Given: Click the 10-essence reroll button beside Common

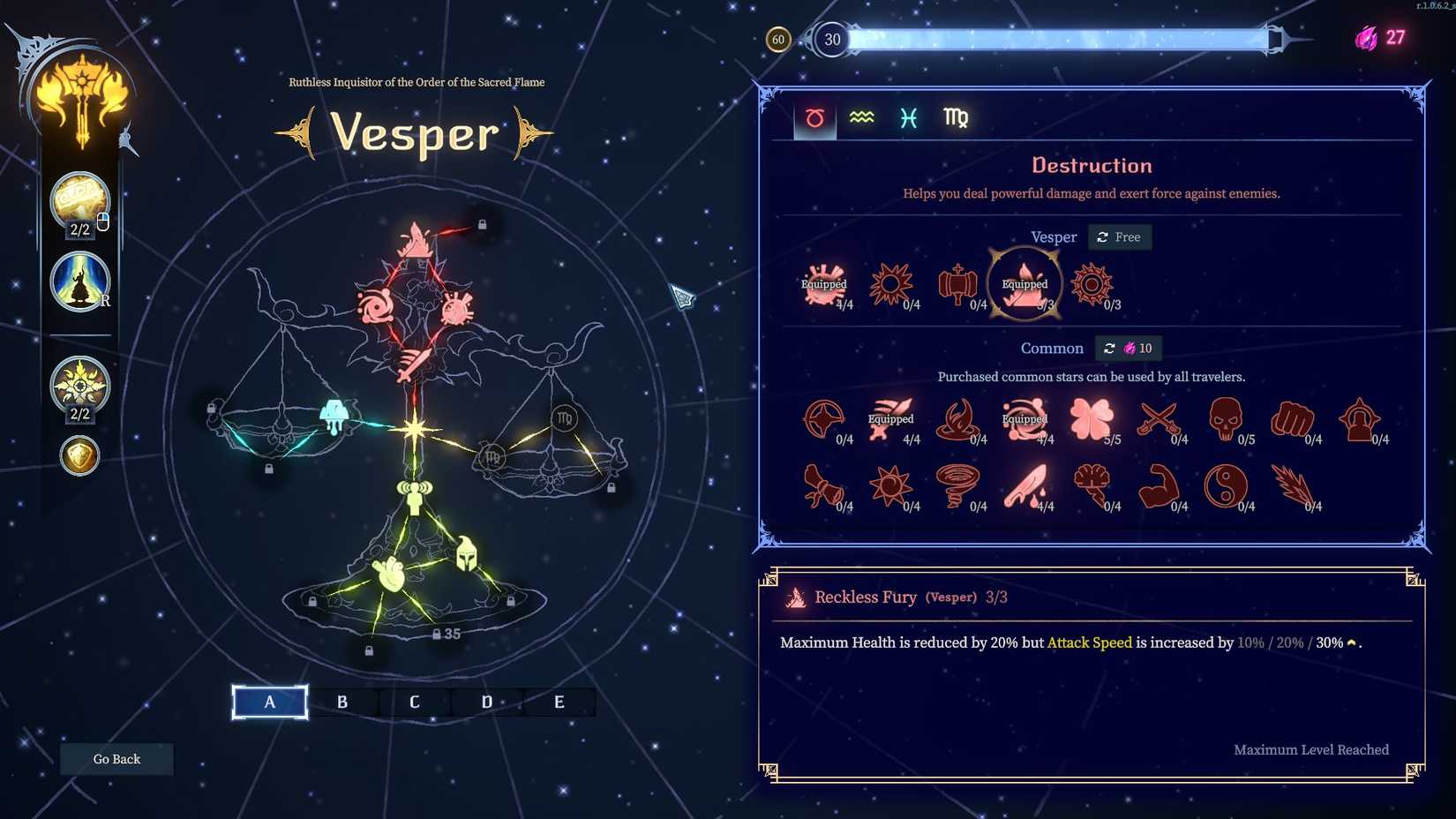Looking at the screenshot, I should coord(1129,348).
